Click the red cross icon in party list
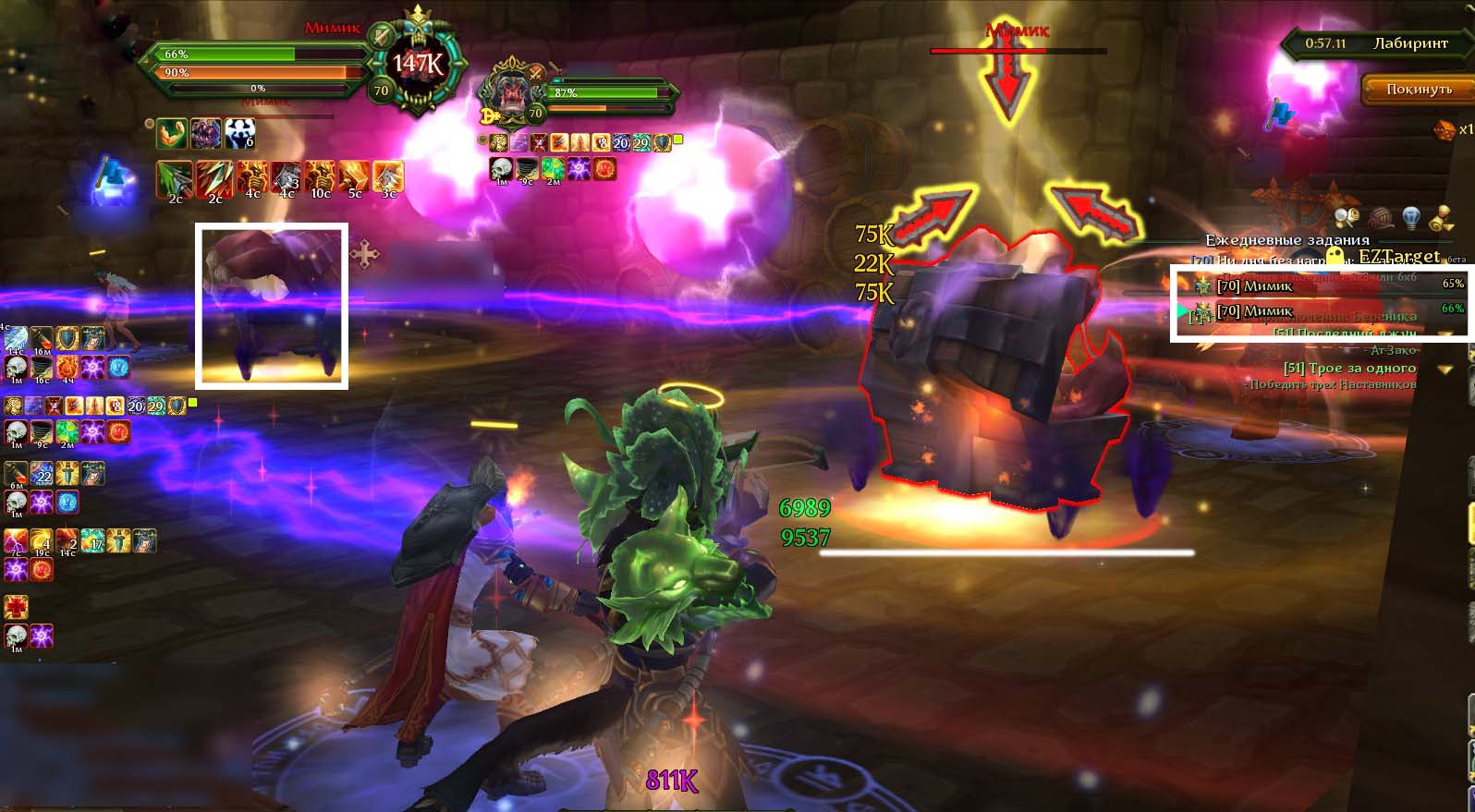 [16, 607]
